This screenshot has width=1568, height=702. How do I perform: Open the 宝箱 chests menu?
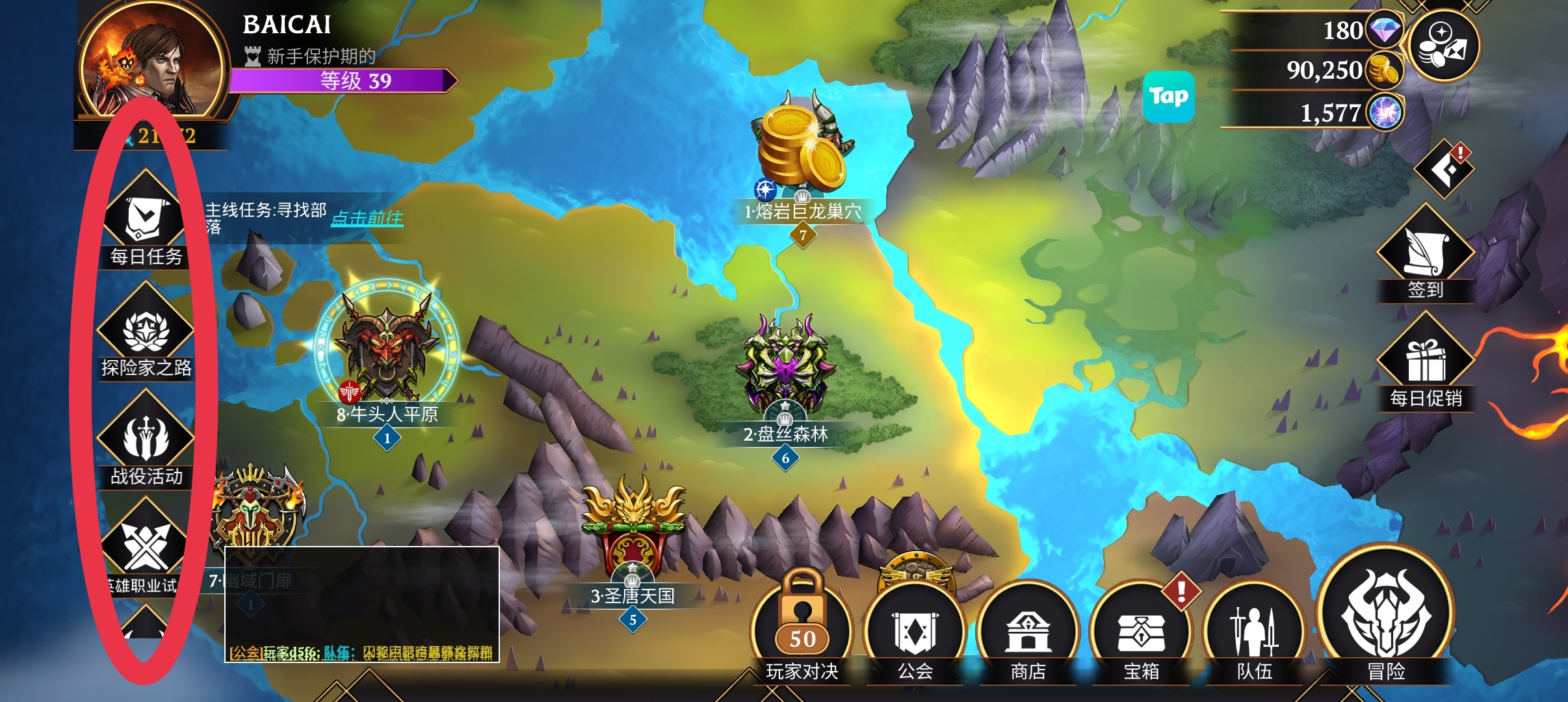[1141, 630]
